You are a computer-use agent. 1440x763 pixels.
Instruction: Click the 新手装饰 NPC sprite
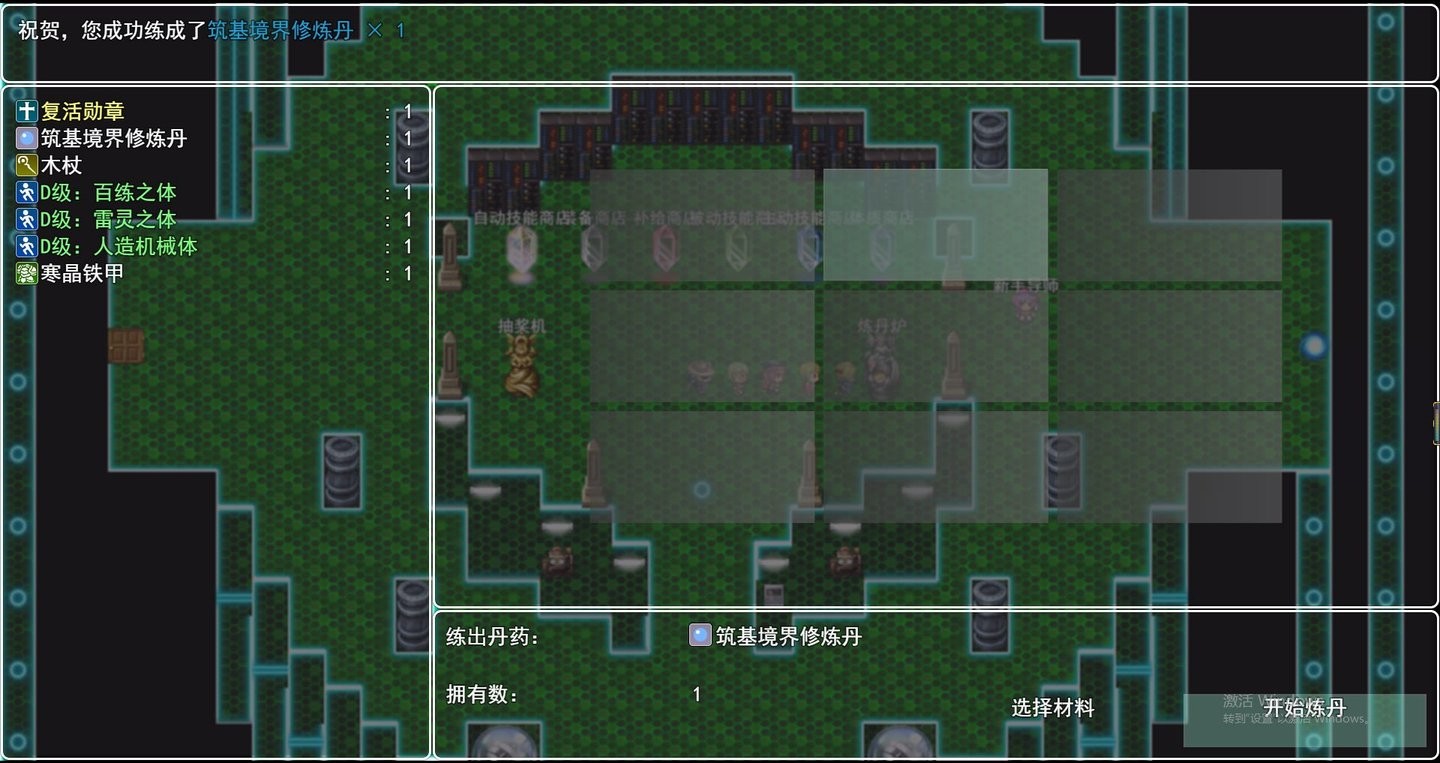tap(1025, 305)
